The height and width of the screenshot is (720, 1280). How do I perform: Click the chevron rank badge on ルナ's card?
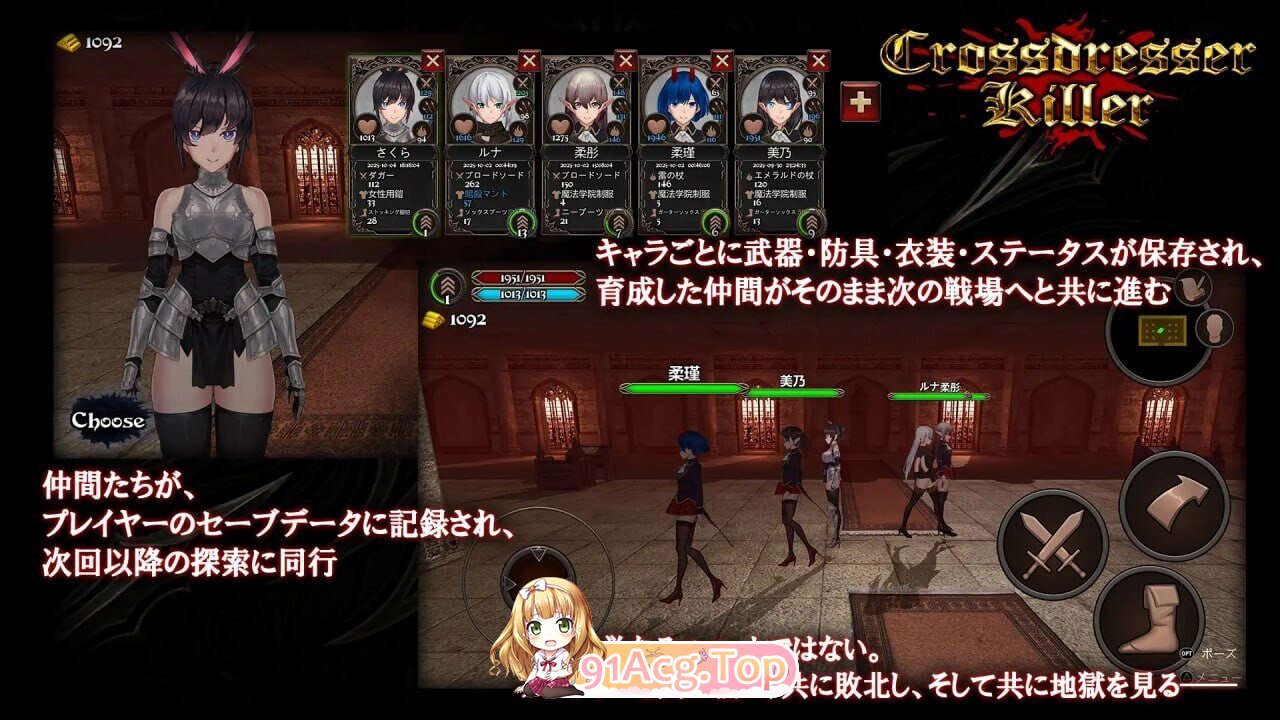pyautogui.click(x=522, y=223)
